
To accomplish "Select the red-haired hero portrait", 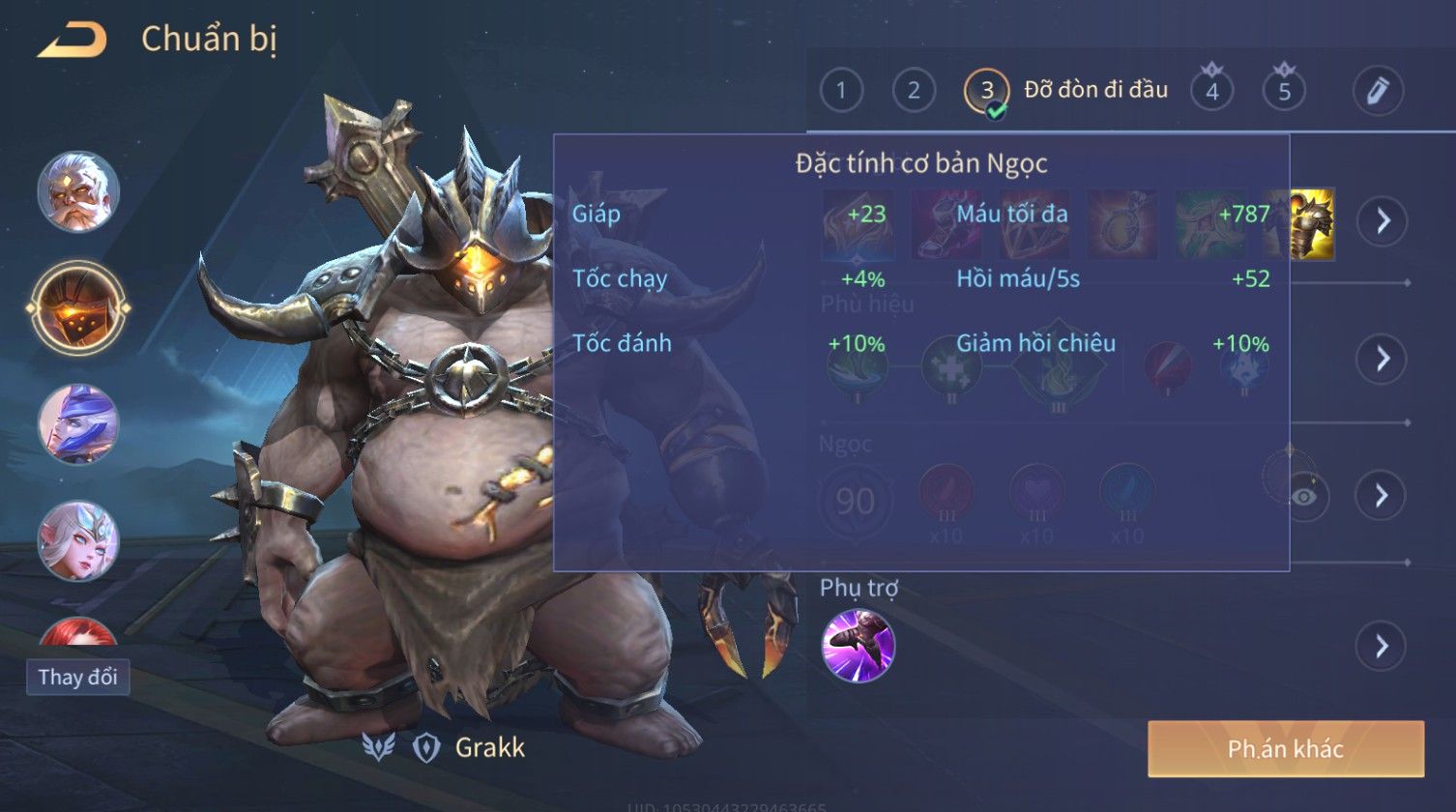I will point(78,632).
